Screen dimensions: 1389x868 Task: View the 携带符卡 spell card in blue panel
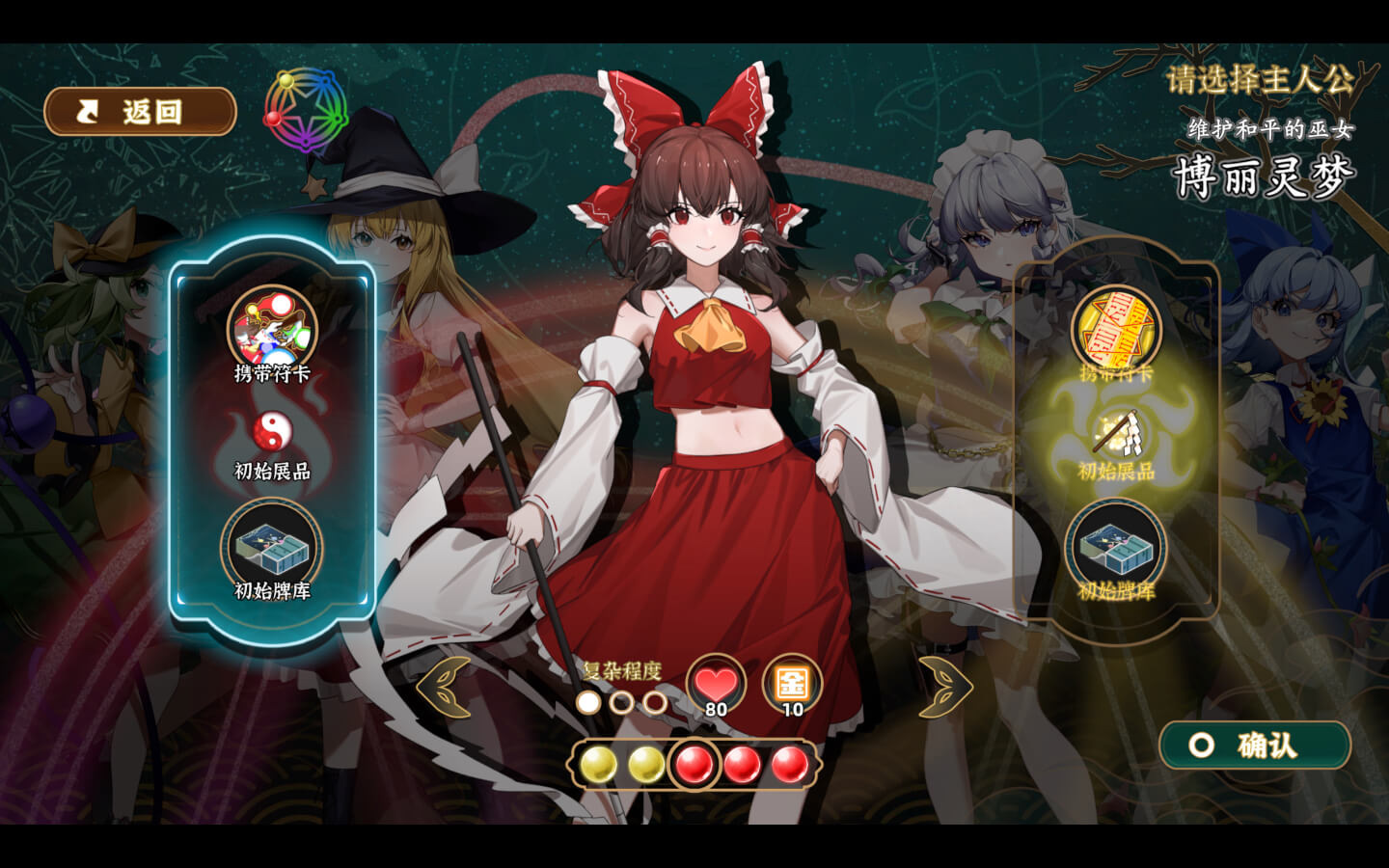coord(272,329)
